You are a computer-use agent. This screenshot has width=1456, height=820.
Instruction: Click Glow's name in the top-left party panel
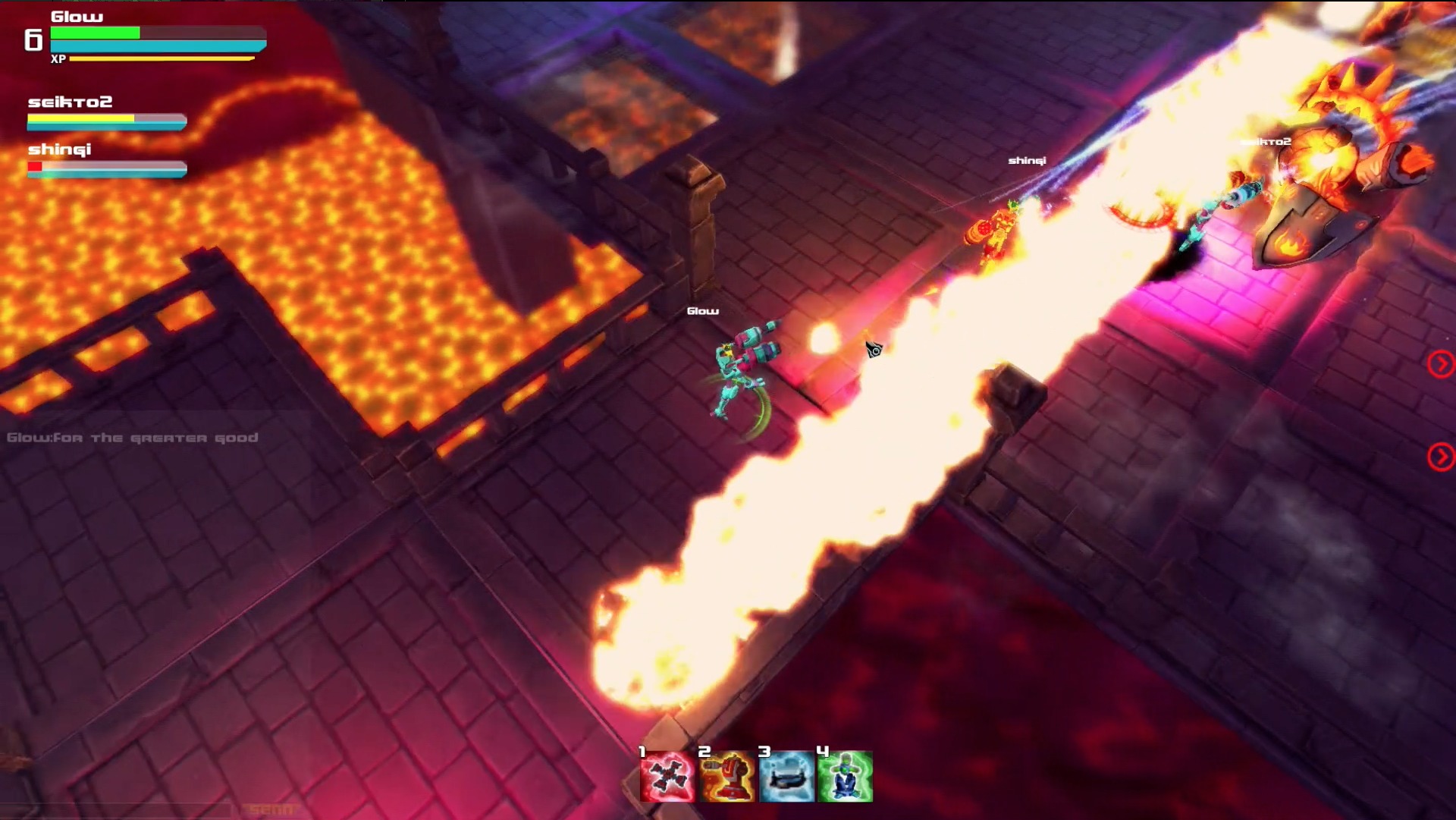click(x=76, y=17)
